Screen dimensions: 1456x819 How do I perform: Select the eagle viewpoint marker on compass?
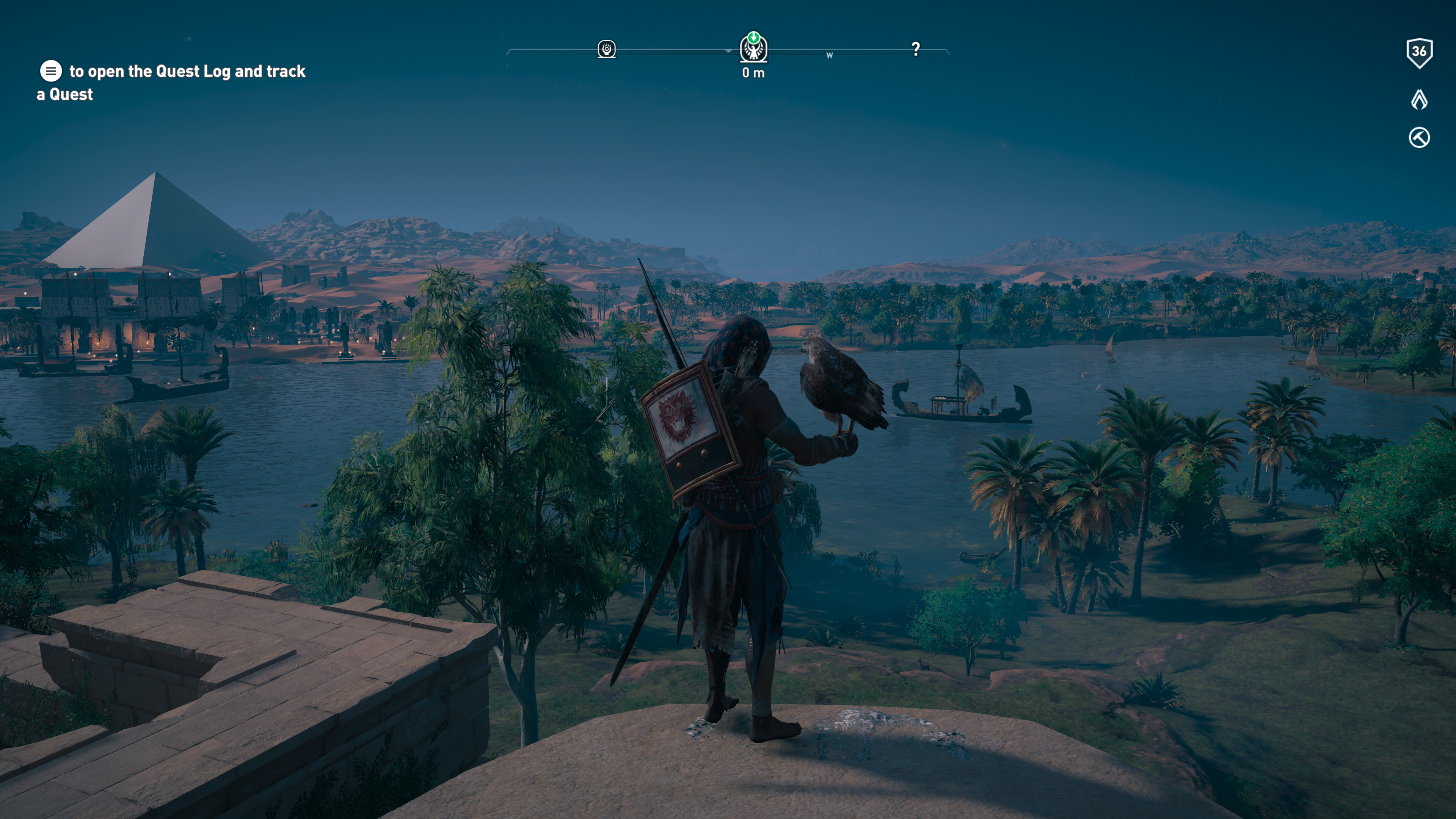[x=753, y=49]
